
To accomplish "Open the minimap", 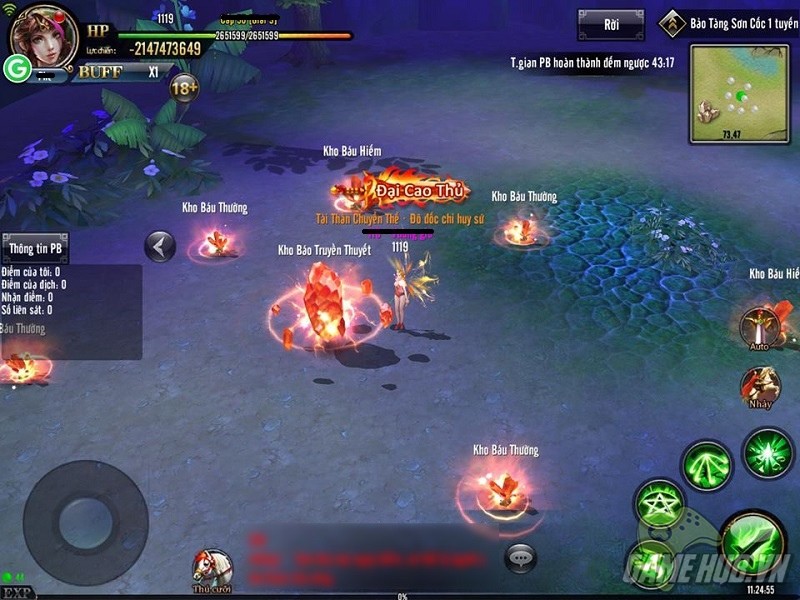I will tap(738, 94).
